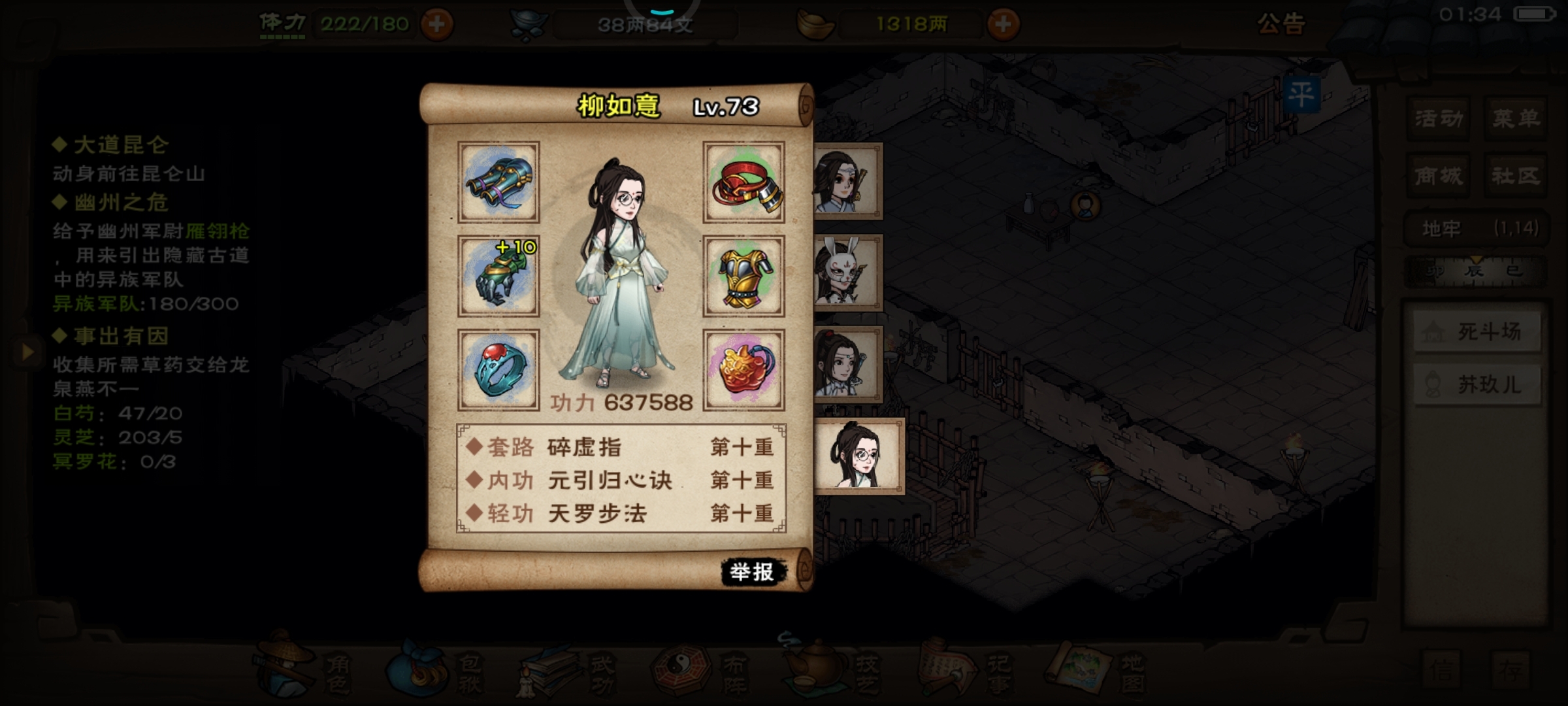Viewport: 1568px width, 706px height.
Task: Select the golden armor equipment slot
Action: [743, 276]
